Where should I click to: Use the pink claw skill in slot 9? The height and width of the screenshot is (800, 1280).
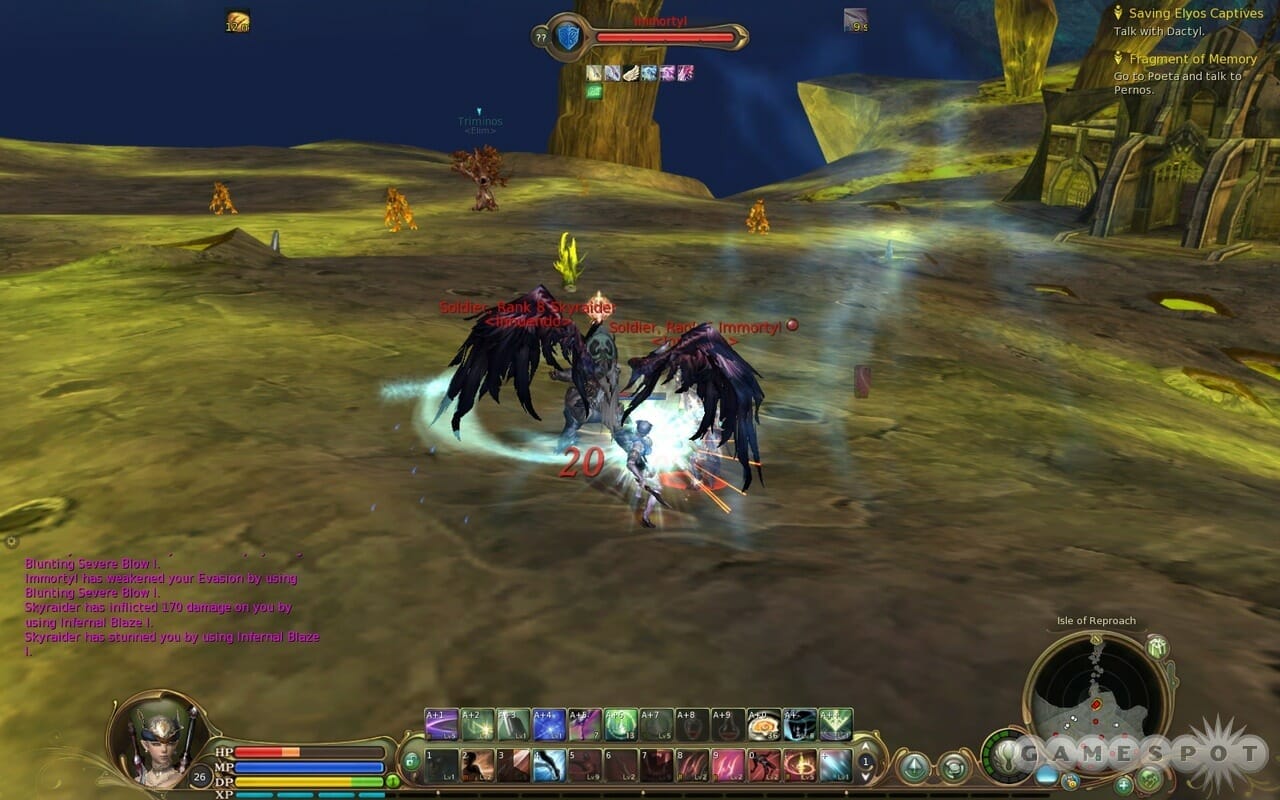(x=728, y=765)
